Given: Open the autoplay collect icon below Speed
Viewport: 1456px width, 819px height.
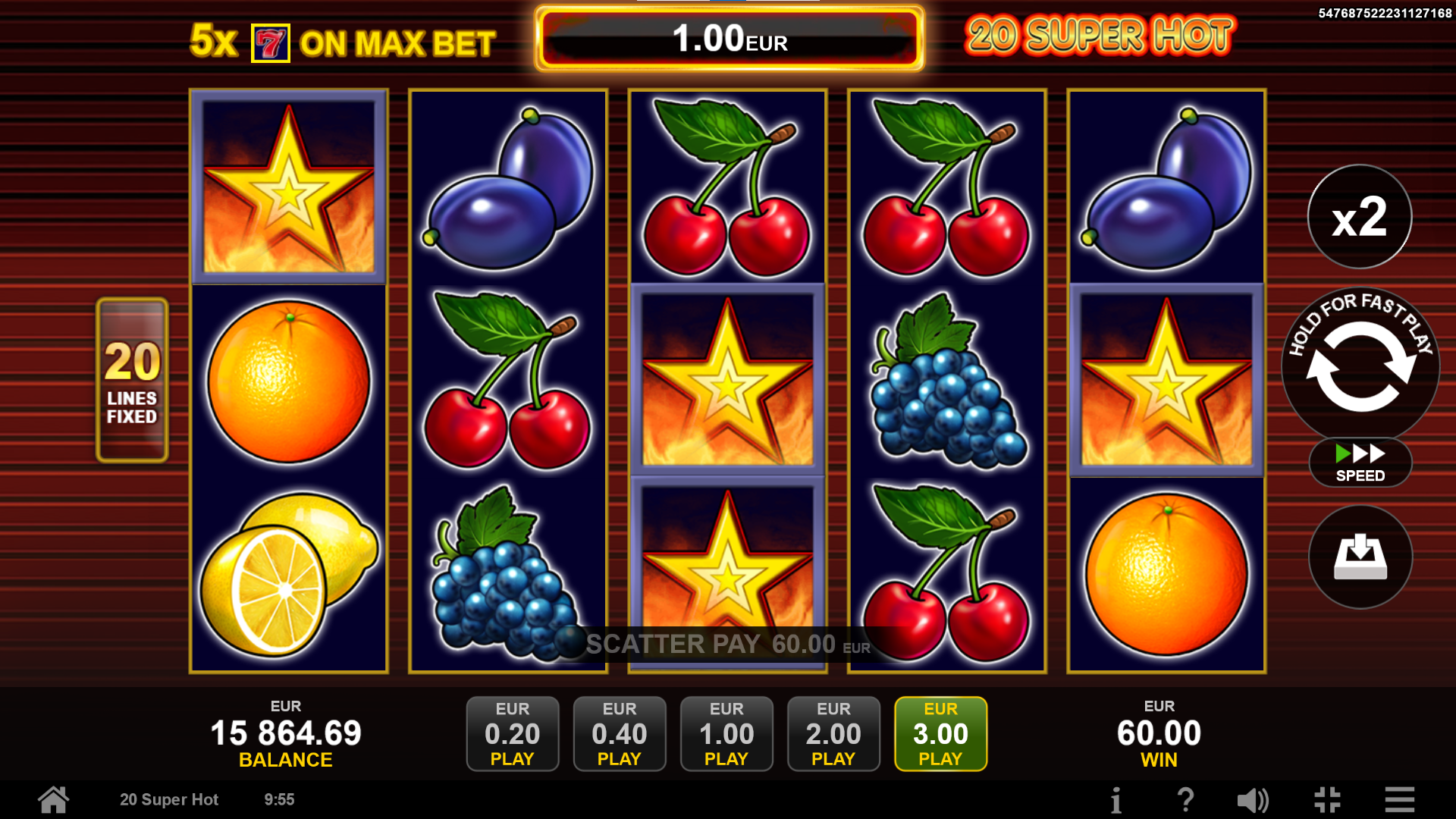Looking at the screenshot, I should point(1360,557).
